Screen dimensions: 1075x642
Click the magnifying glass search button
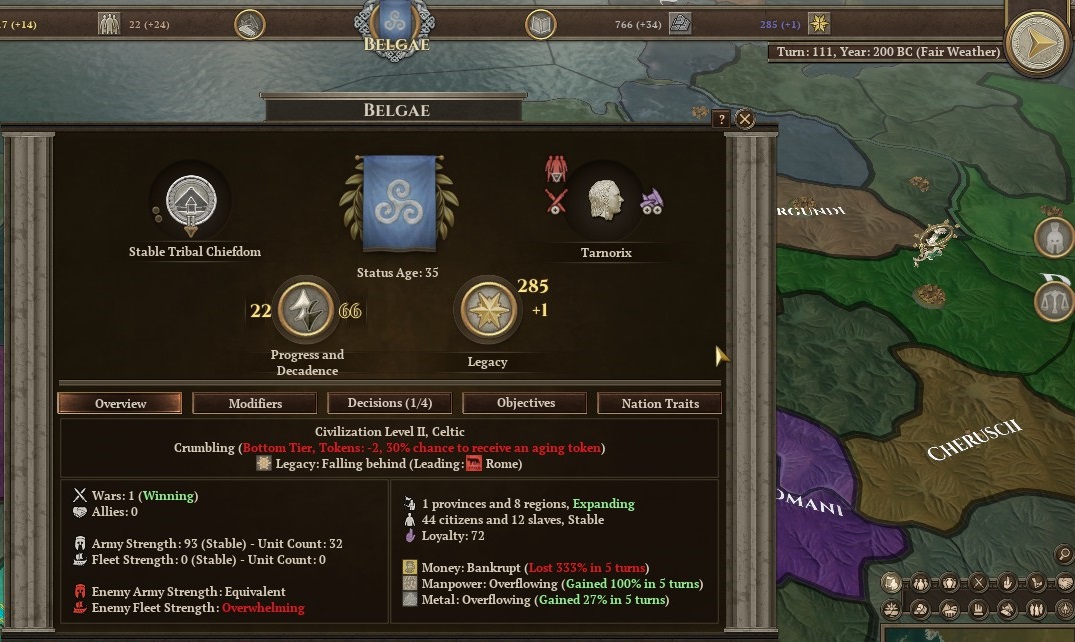1064,555
